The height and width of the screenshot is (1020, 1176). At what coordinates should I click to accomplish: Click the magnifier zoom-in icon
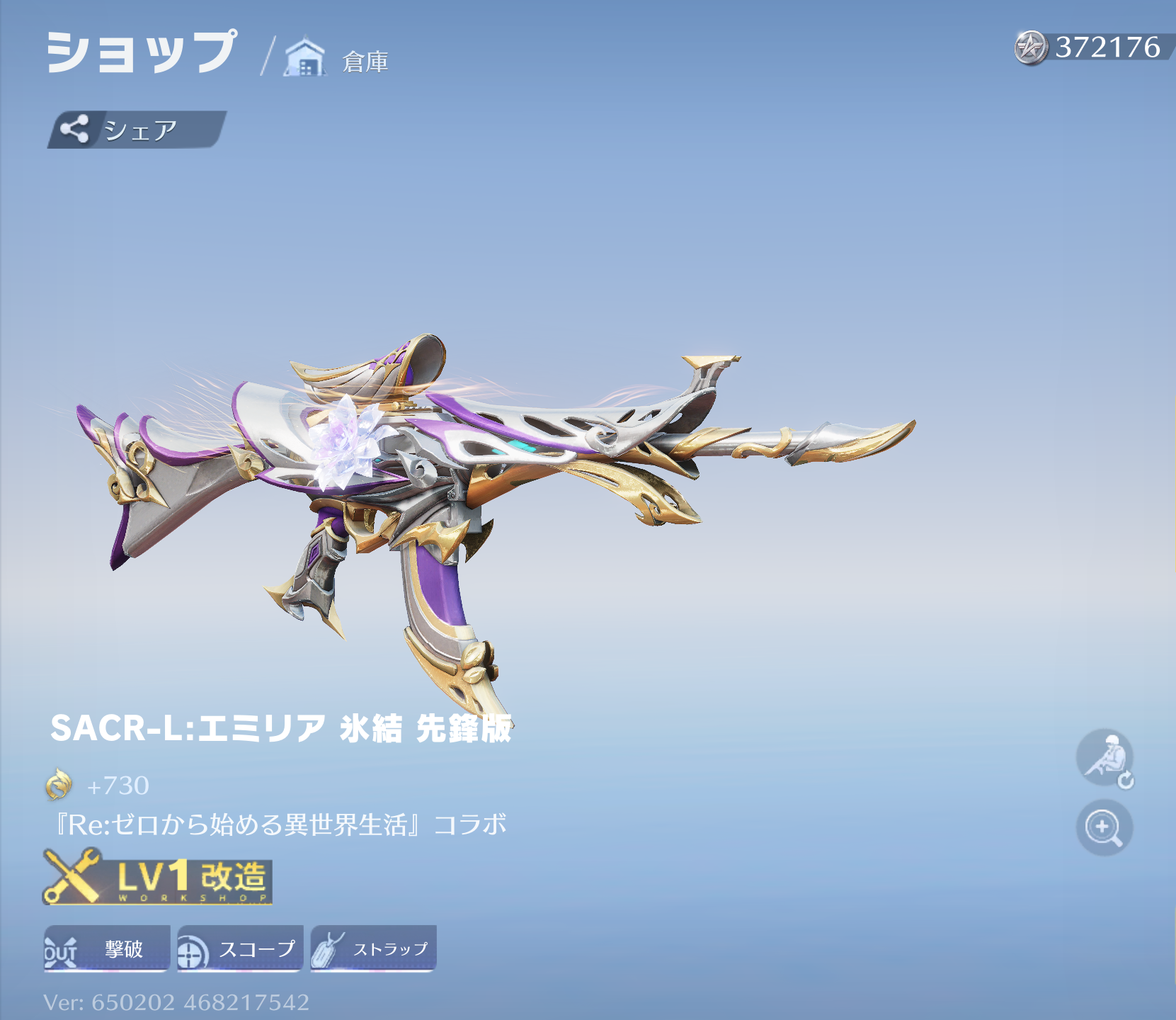[x=1104, y=827]
